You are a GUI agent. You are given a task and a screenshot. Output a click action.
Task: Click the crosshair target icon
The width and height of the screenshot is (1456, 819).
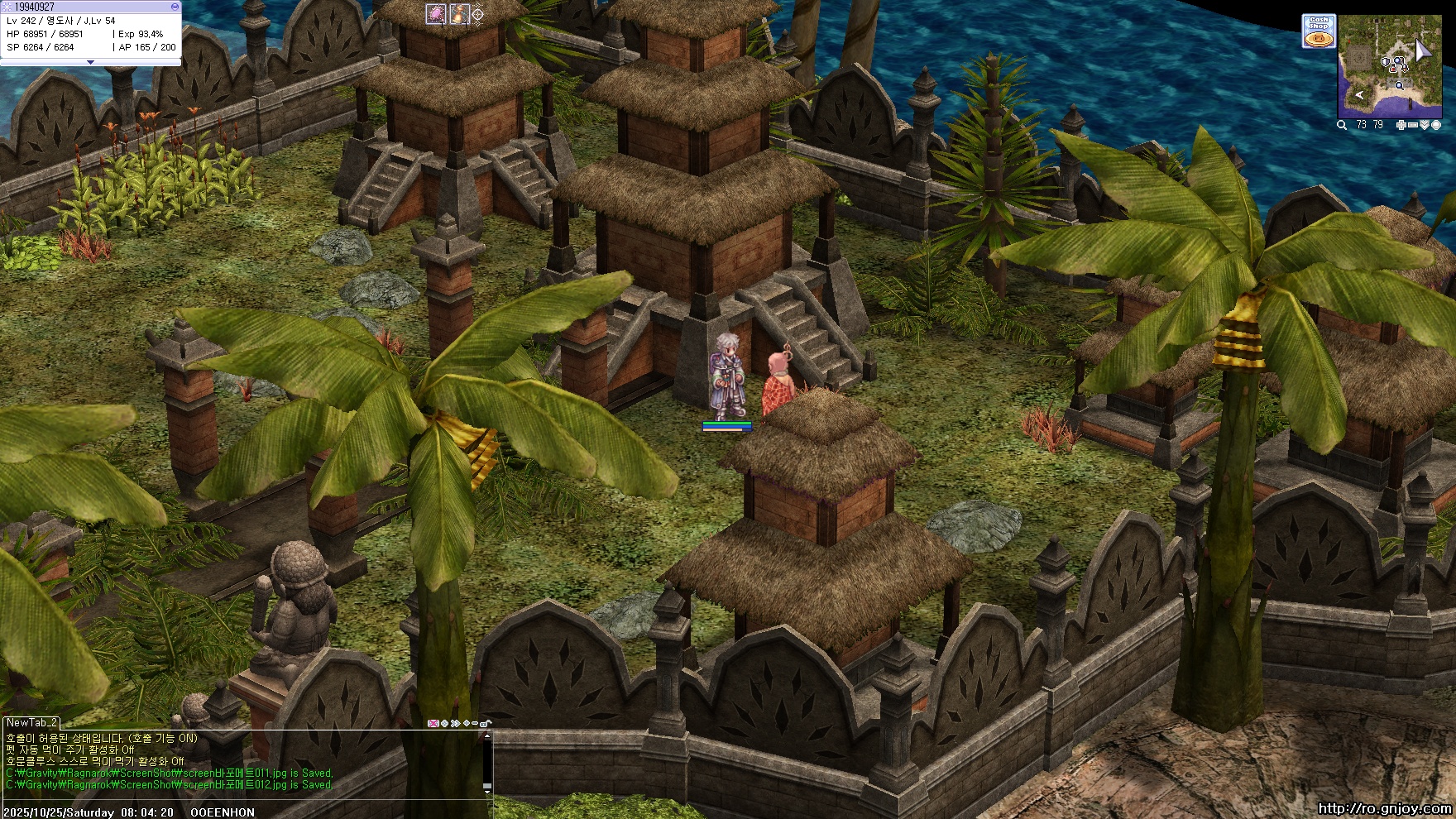[x=477, y=14]
